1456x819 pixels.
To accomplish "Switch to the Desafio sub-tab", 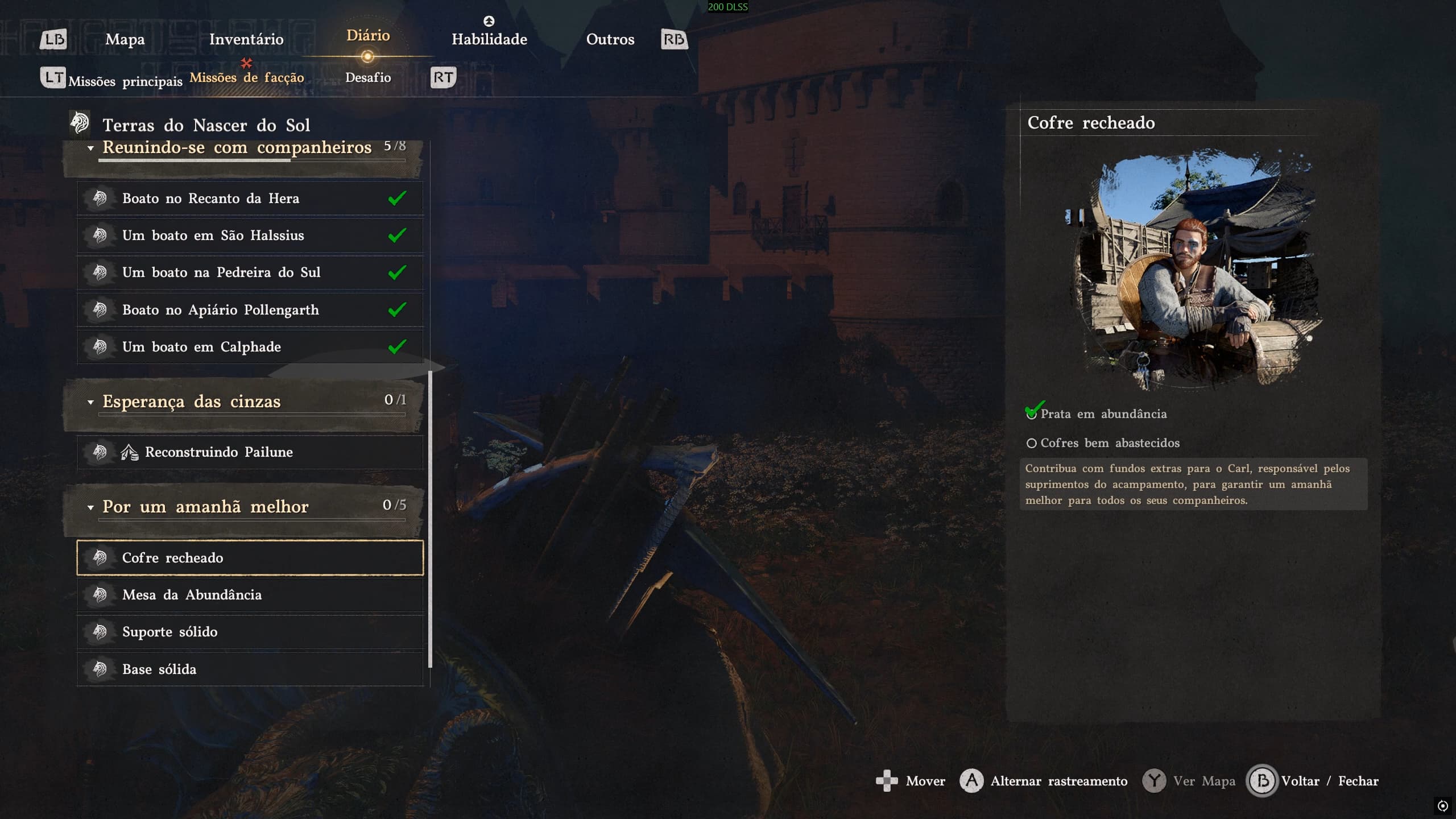I will click(x=368, y=77).
